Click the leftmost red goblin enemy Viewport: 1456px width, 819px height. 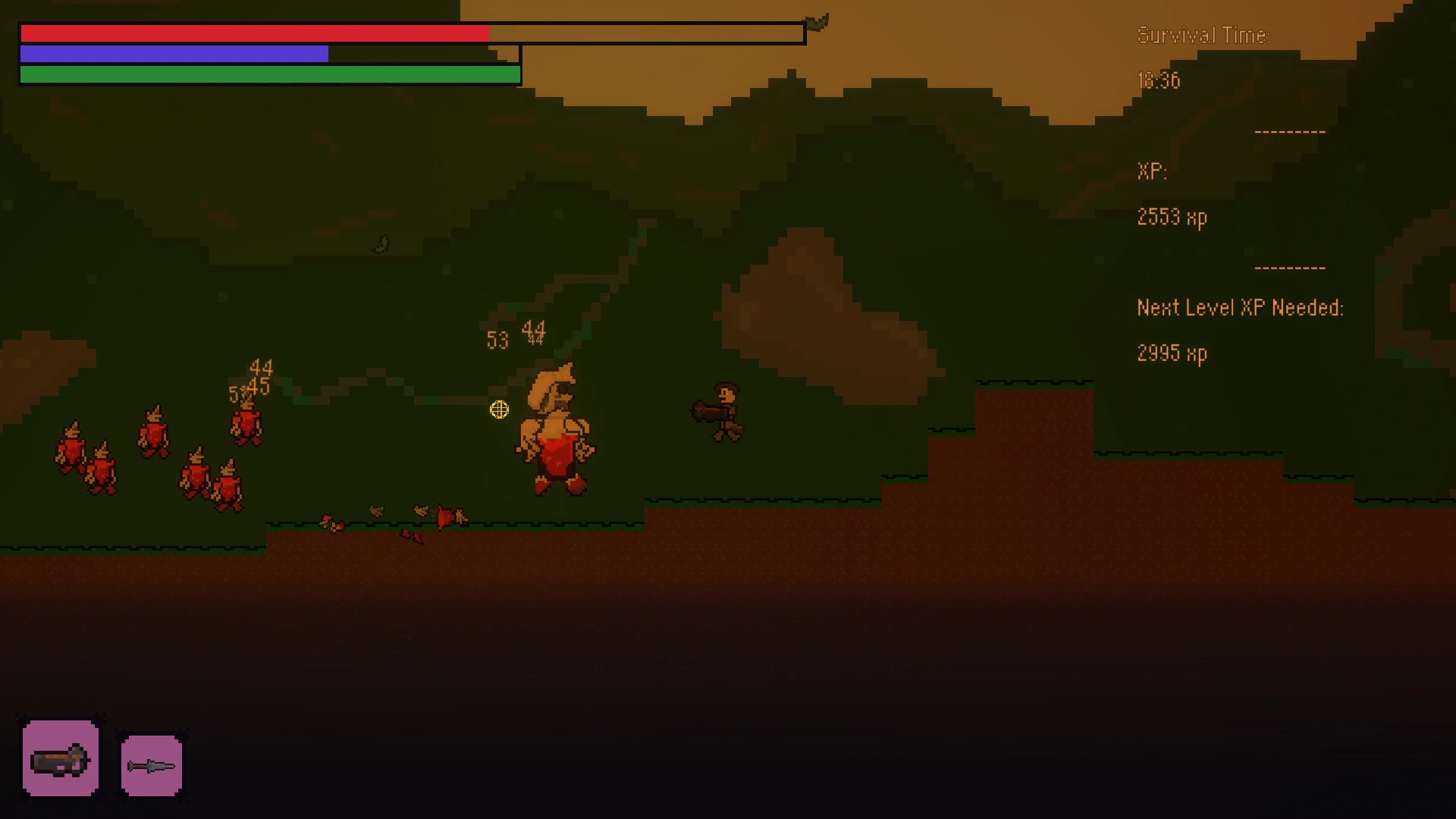click(x=71, y=447)
